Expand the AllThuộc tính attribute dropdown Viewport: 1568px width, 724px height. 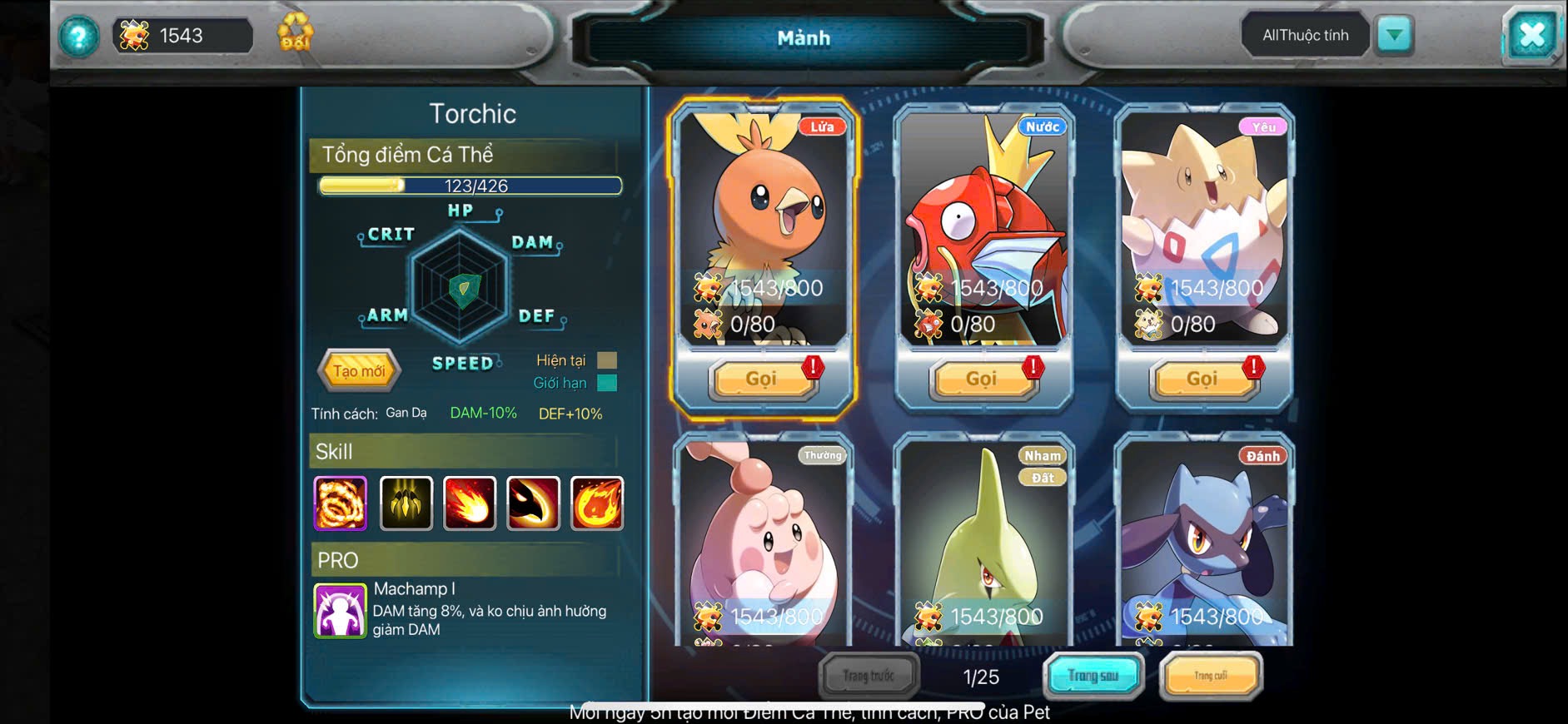click(1395, 35)
